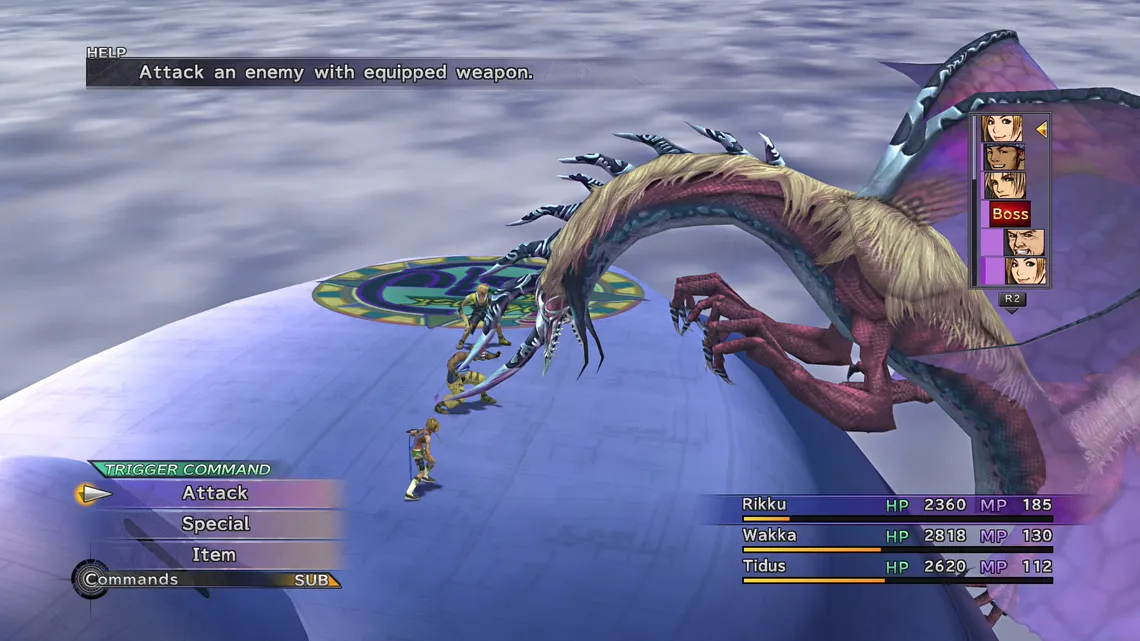Select Tidus's name in the party status list
The image size is (1140, 641).
click(765, 567)
